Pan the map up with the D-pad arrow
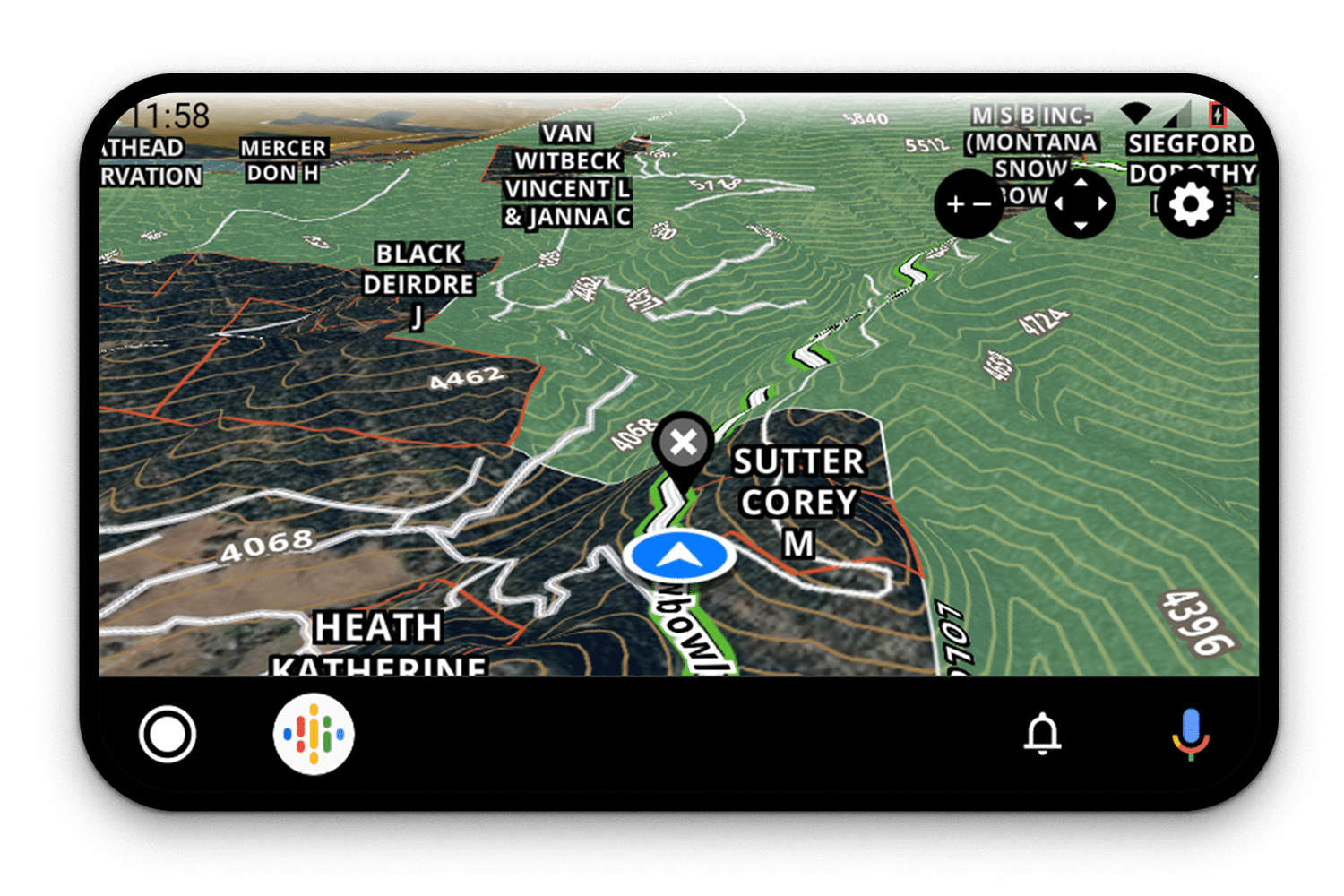Viewport: 1344px width, 896px height. coord(1081,183)
